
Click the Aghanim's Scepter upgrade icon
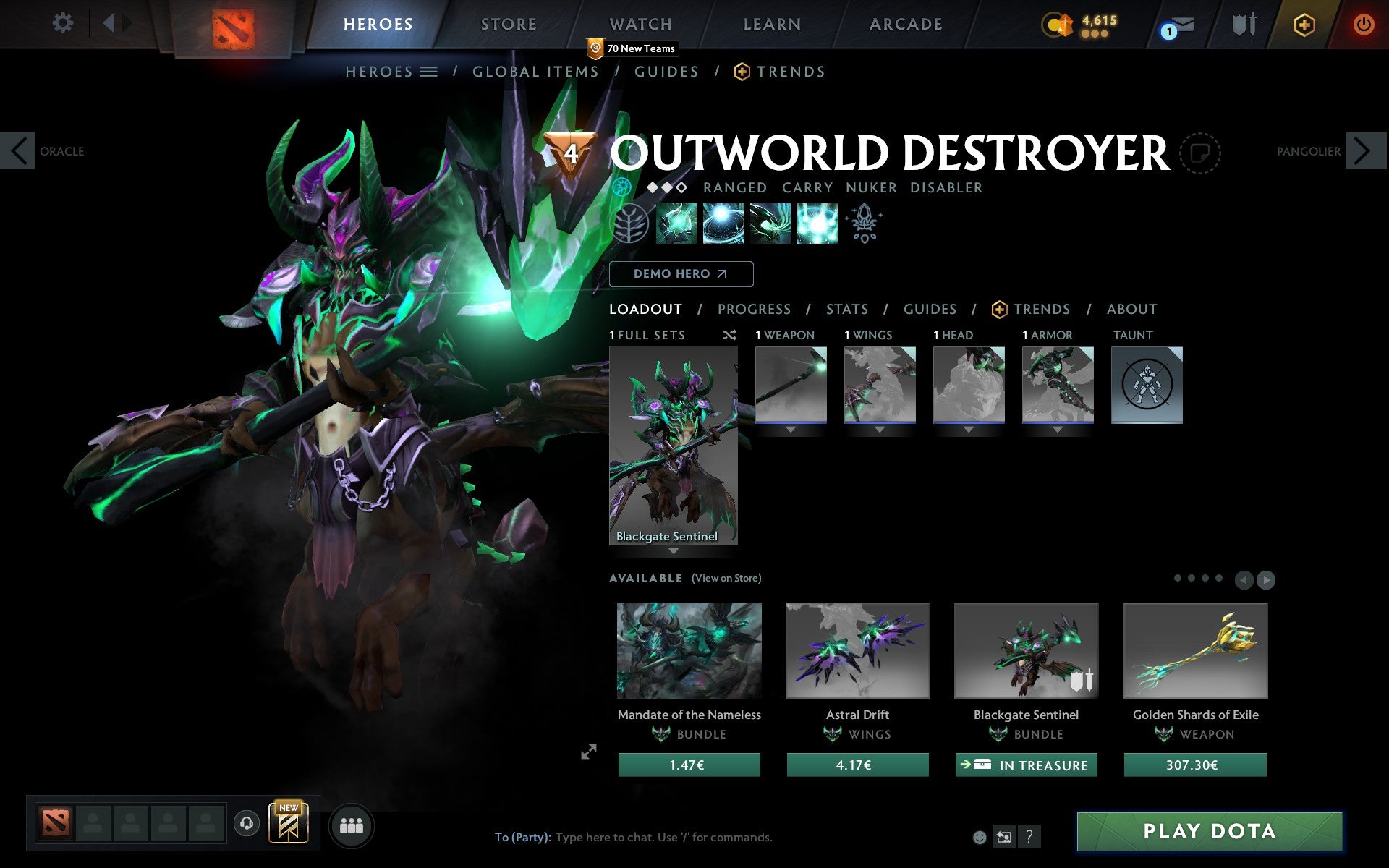coord(864,223)
